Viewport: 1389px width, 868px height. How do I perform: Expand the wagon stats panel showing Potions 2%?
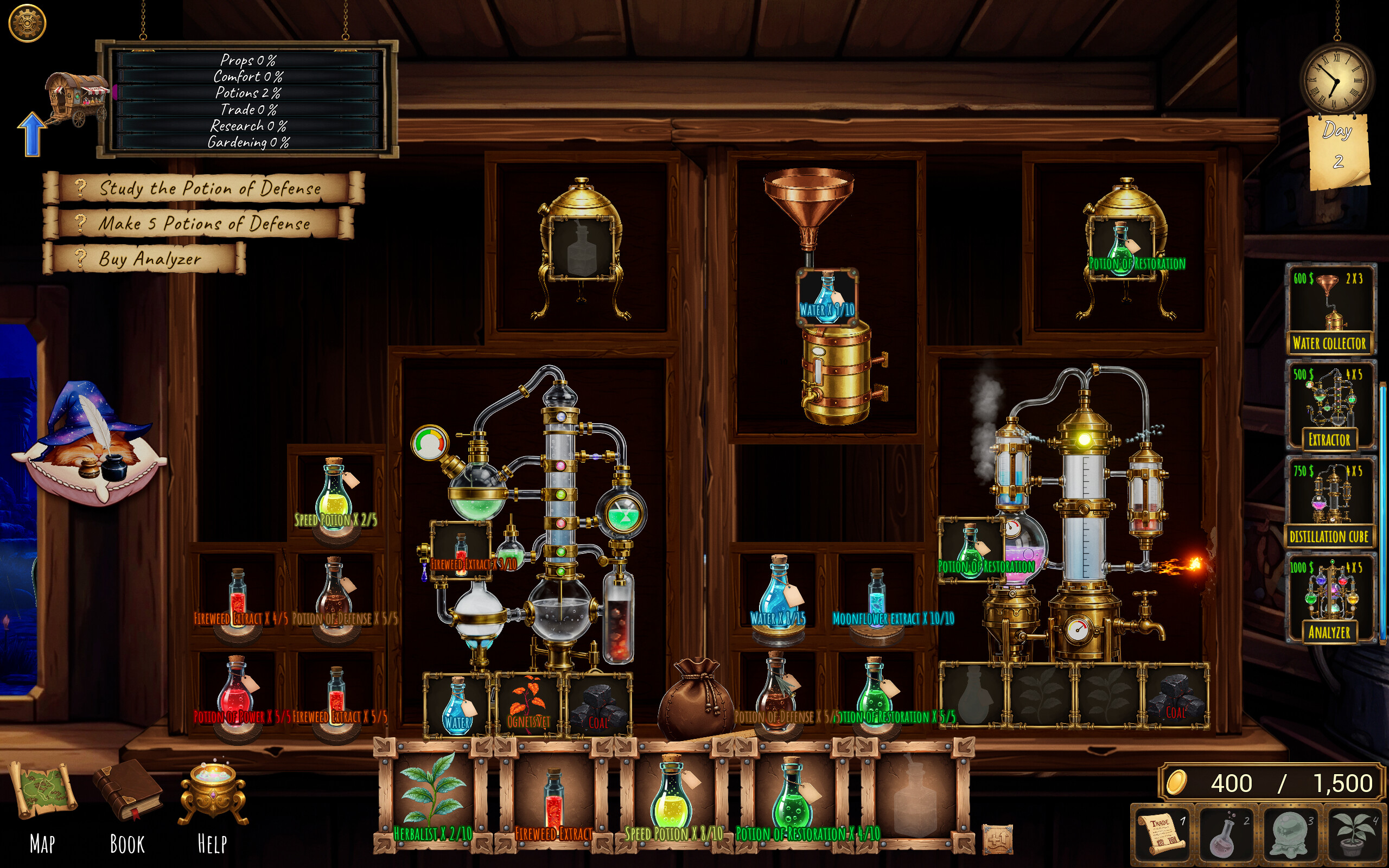(250, 98)
